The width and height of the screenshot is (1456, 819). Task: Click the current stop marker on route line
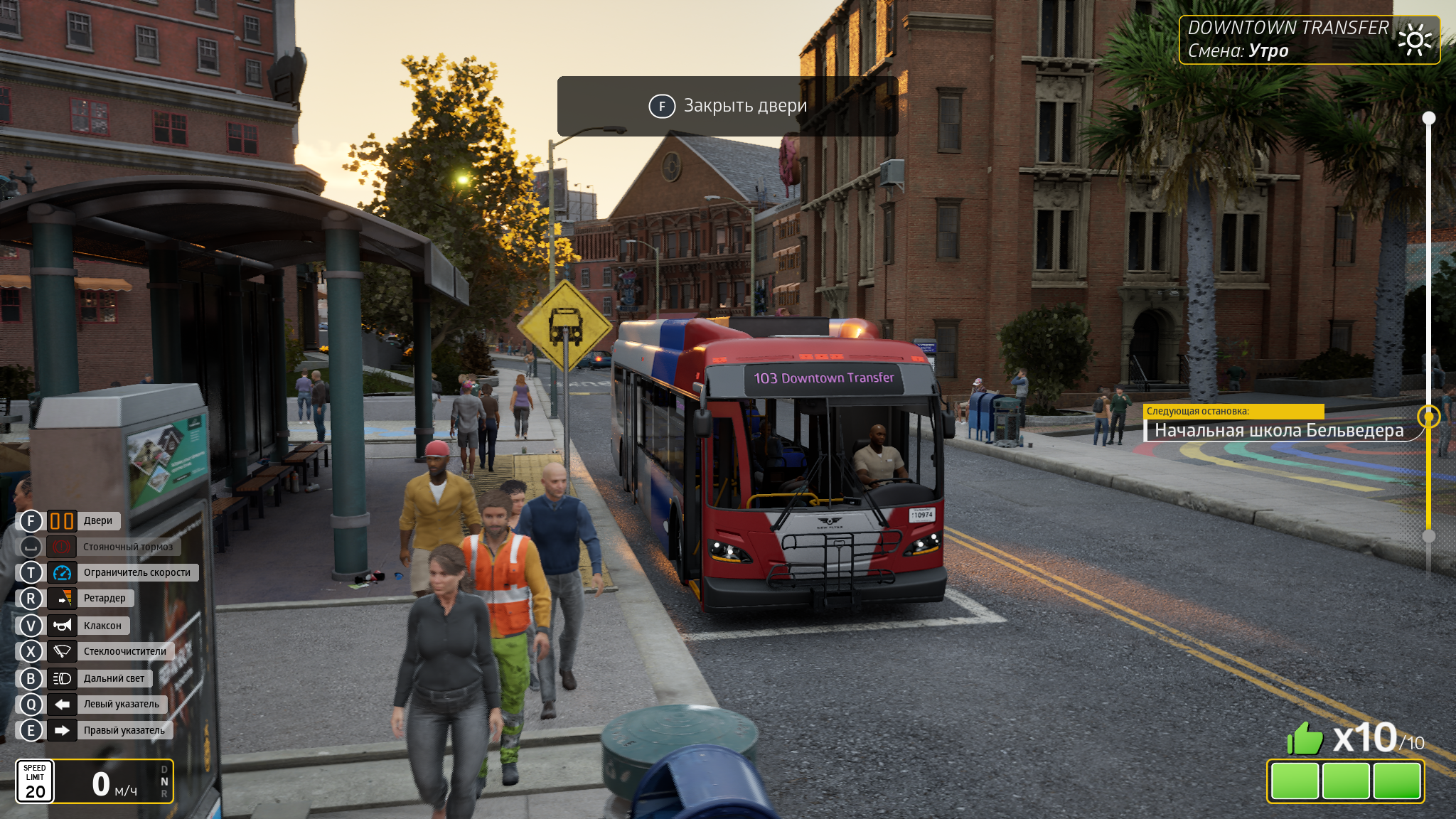pos(1428,417)
